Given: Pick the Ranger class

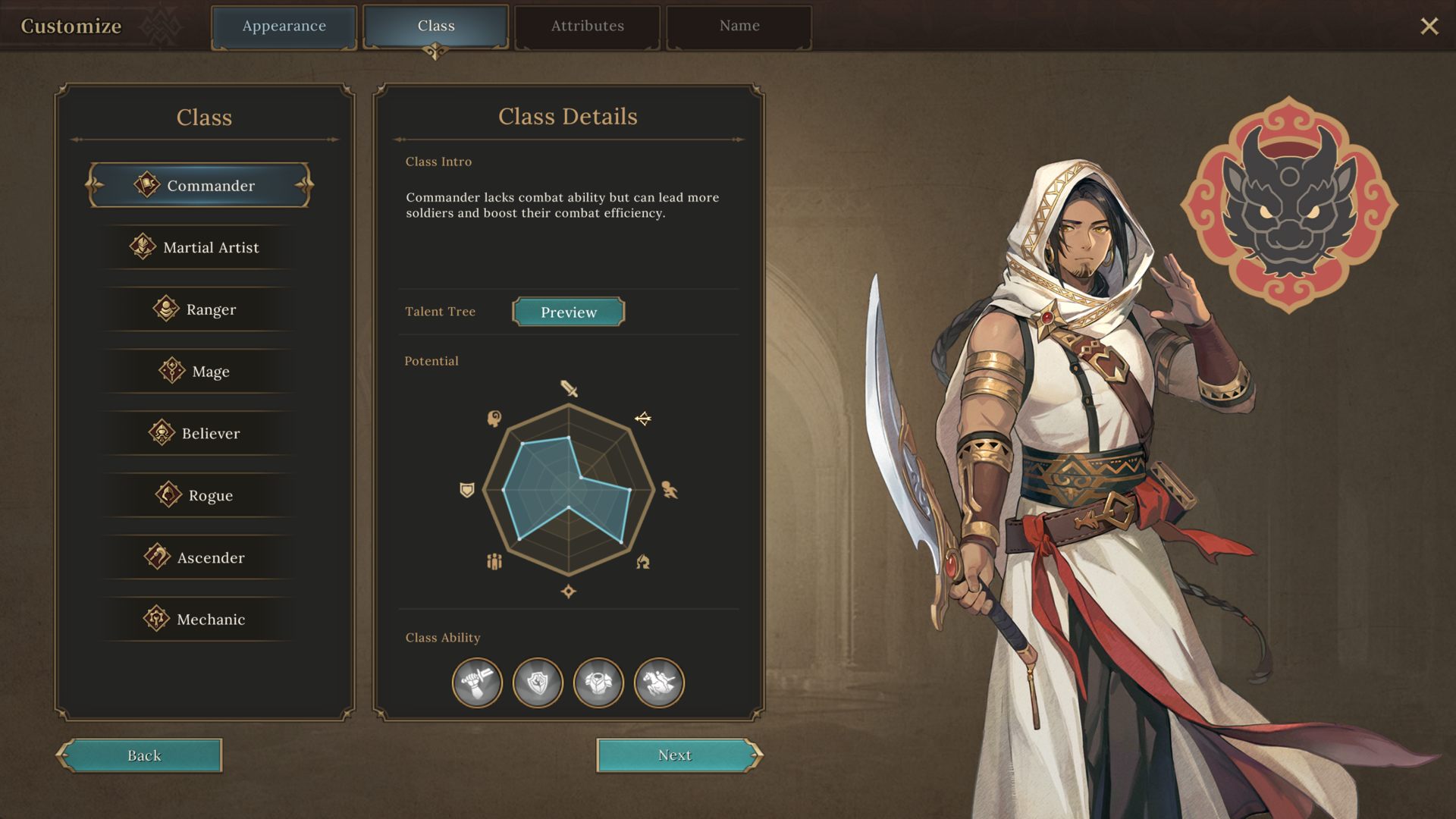Looking at the screenshot, I should tap(200, 309).
